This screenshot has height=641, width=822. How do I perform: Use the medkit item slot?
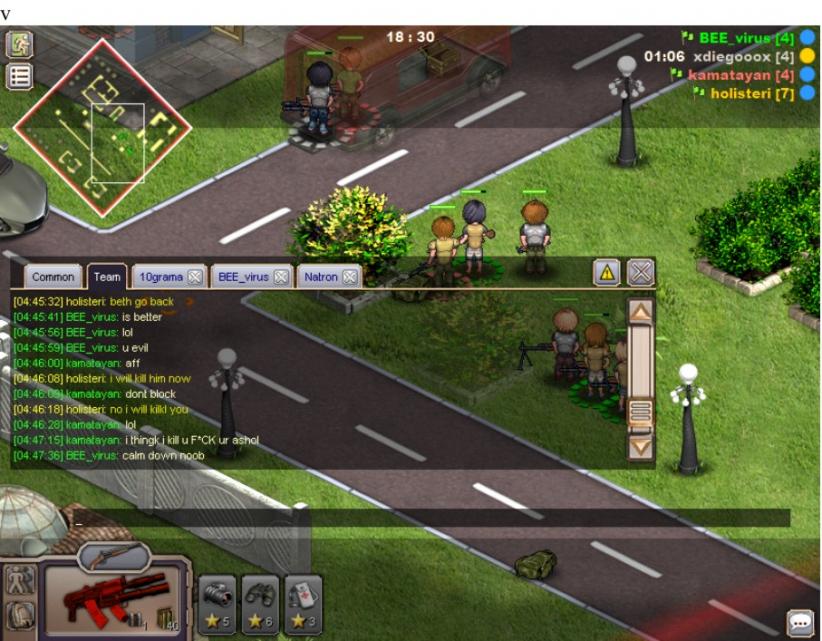coord(303,600)
